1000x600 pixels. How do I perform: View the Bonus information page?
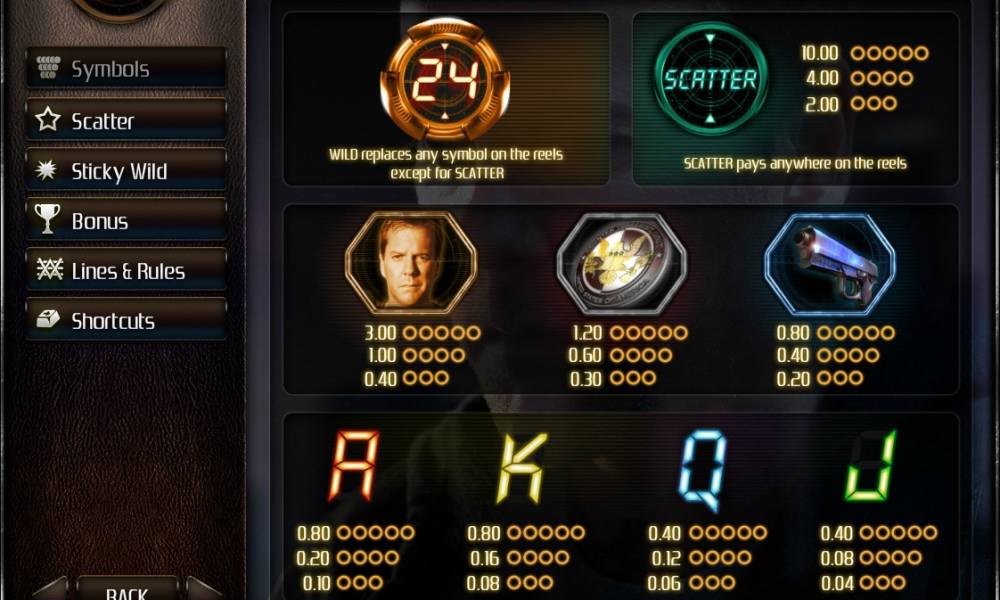pos(125,220)
